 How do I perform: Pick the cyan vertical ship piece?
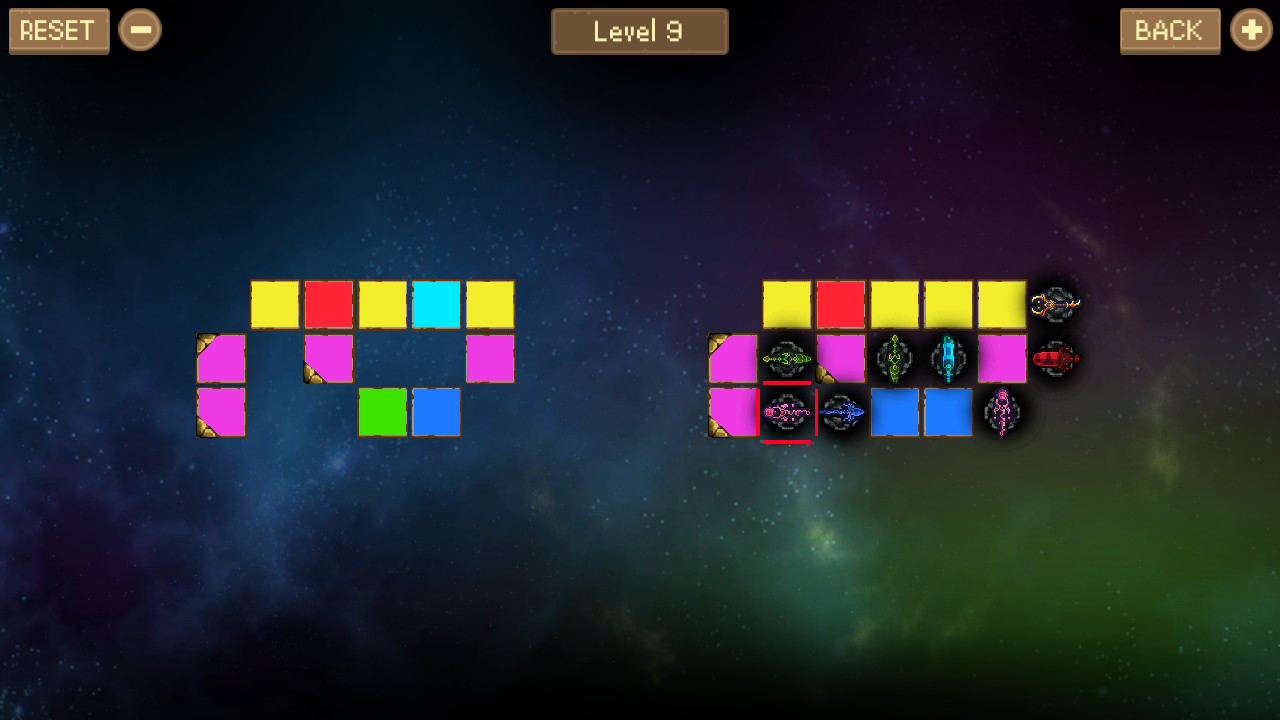point(948,358)
